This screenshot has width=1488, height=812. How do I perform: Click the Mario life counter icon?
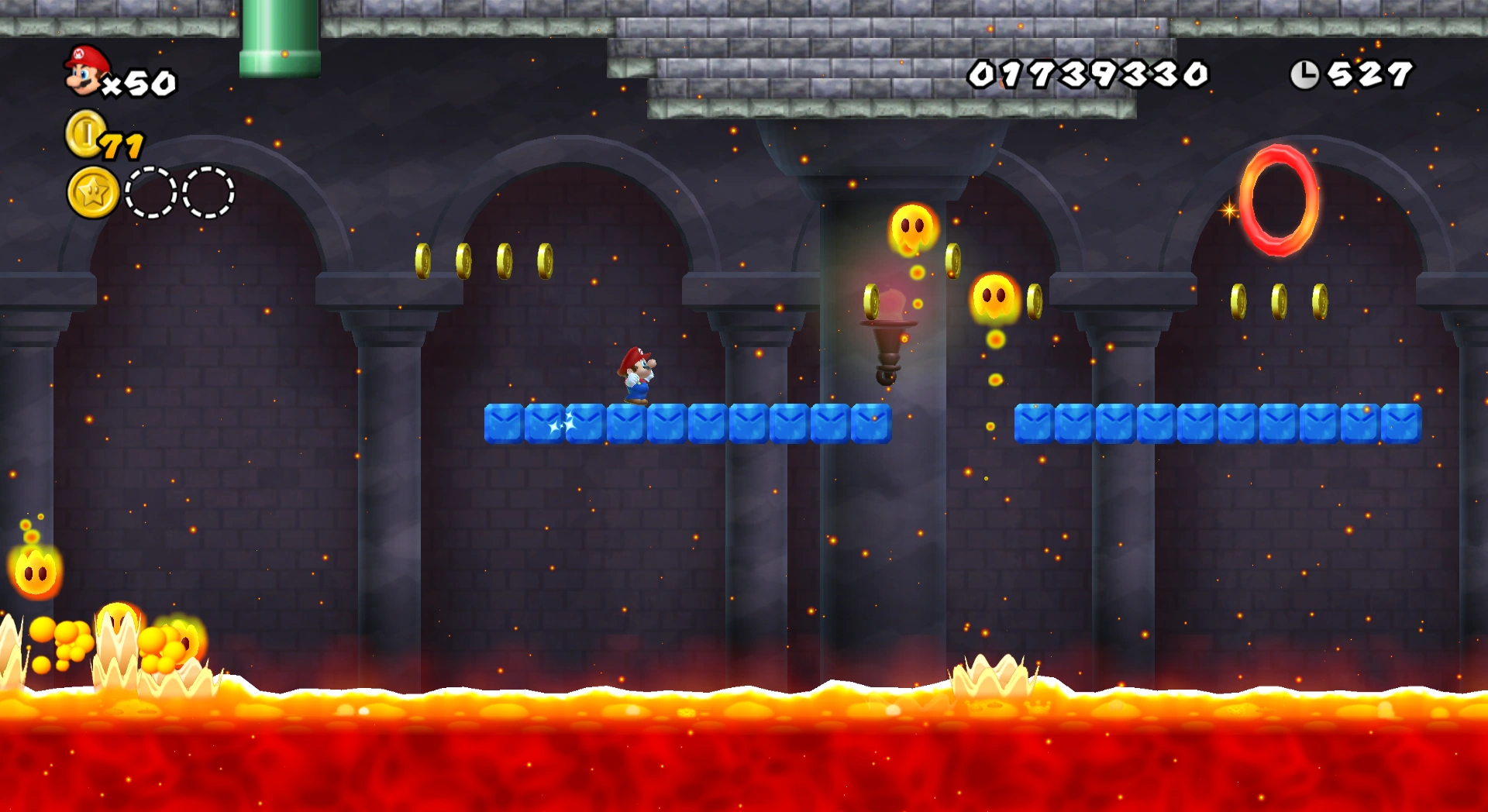(x=84, y=71)
